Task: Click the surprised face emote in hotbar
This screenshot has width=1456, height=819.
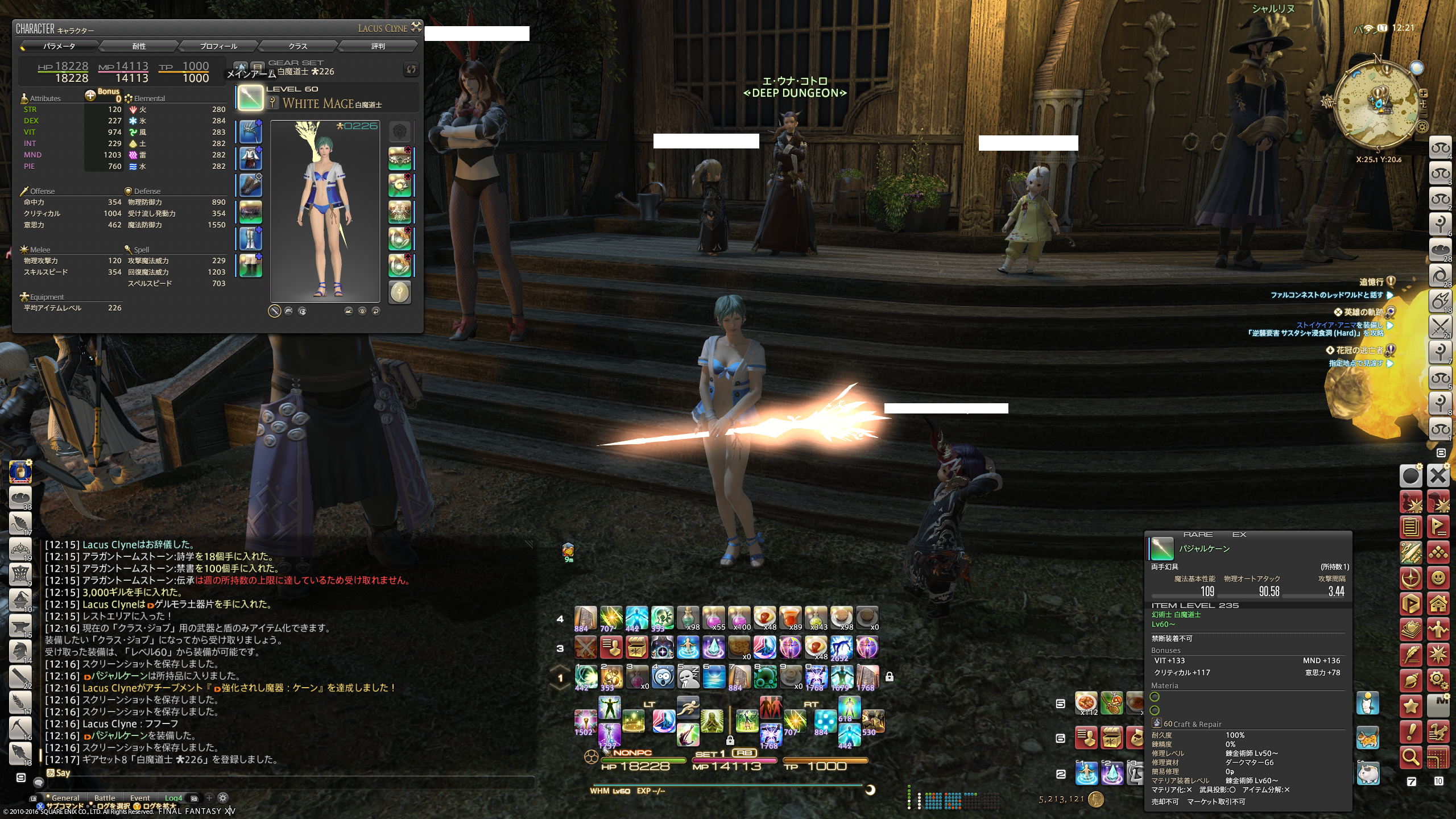Action: click(663, 676)
